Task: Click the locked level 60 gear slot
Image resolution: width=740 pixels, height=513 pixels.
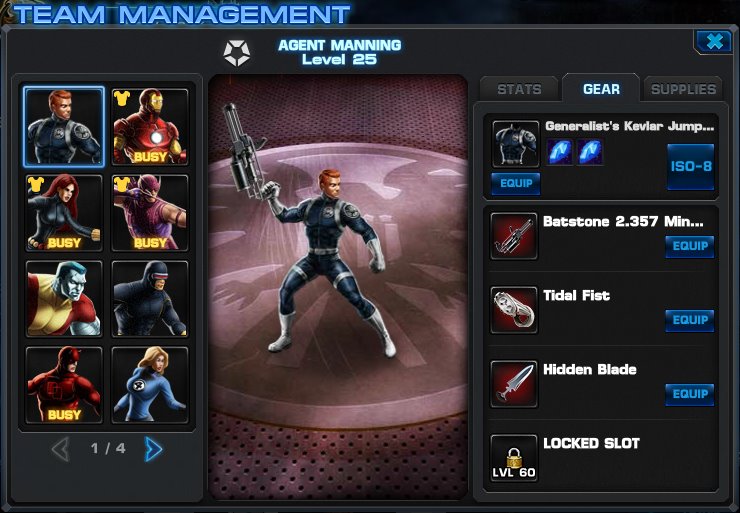Action: (x=515, y=457)
